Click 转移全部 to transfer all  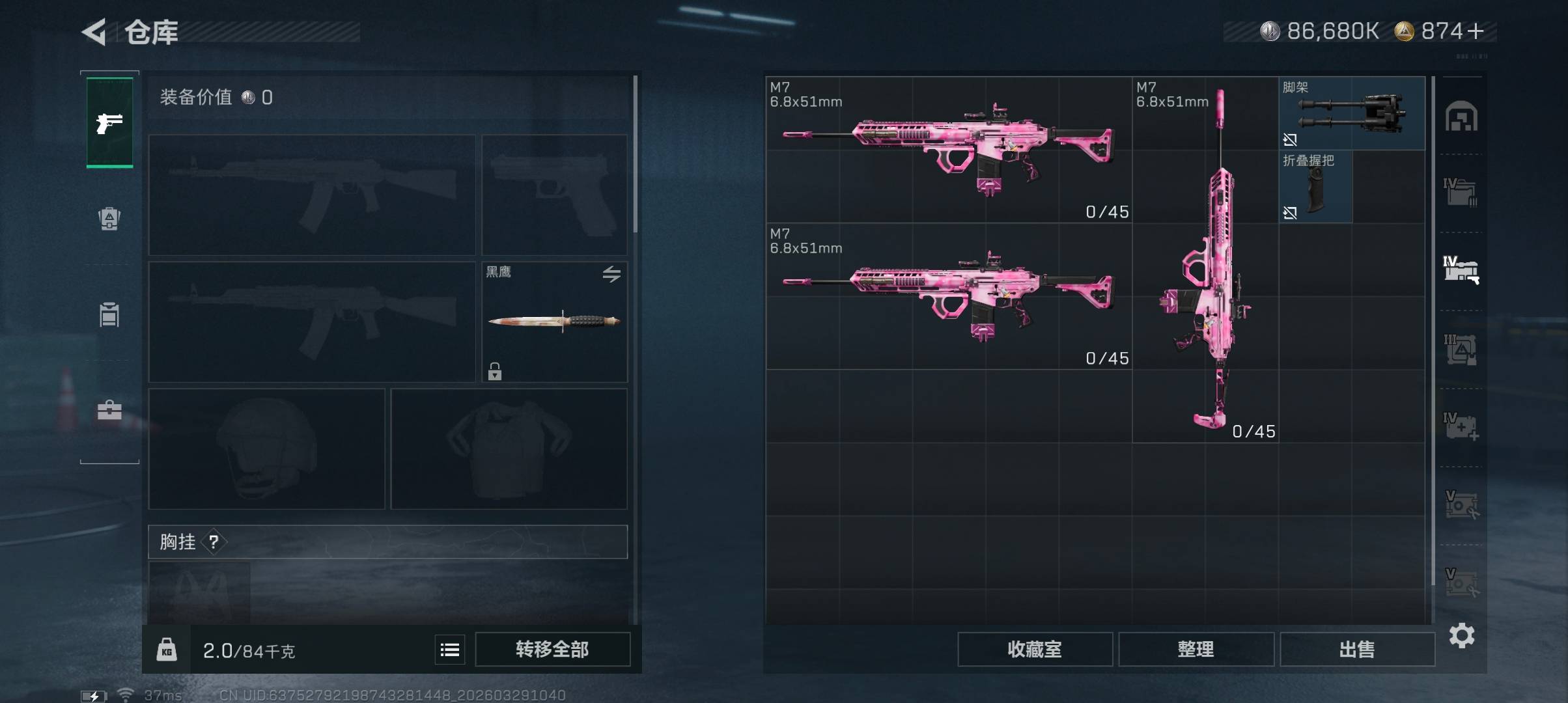552,650
